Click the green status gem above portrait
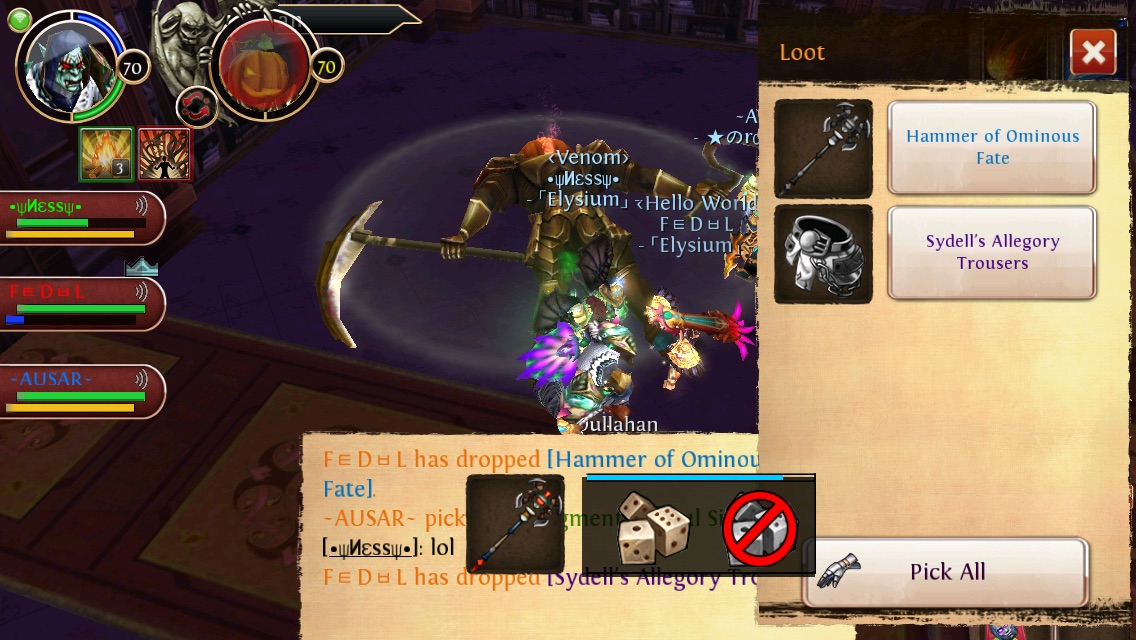The height and width of the screenshot is (640, 1136). point(19,19)
